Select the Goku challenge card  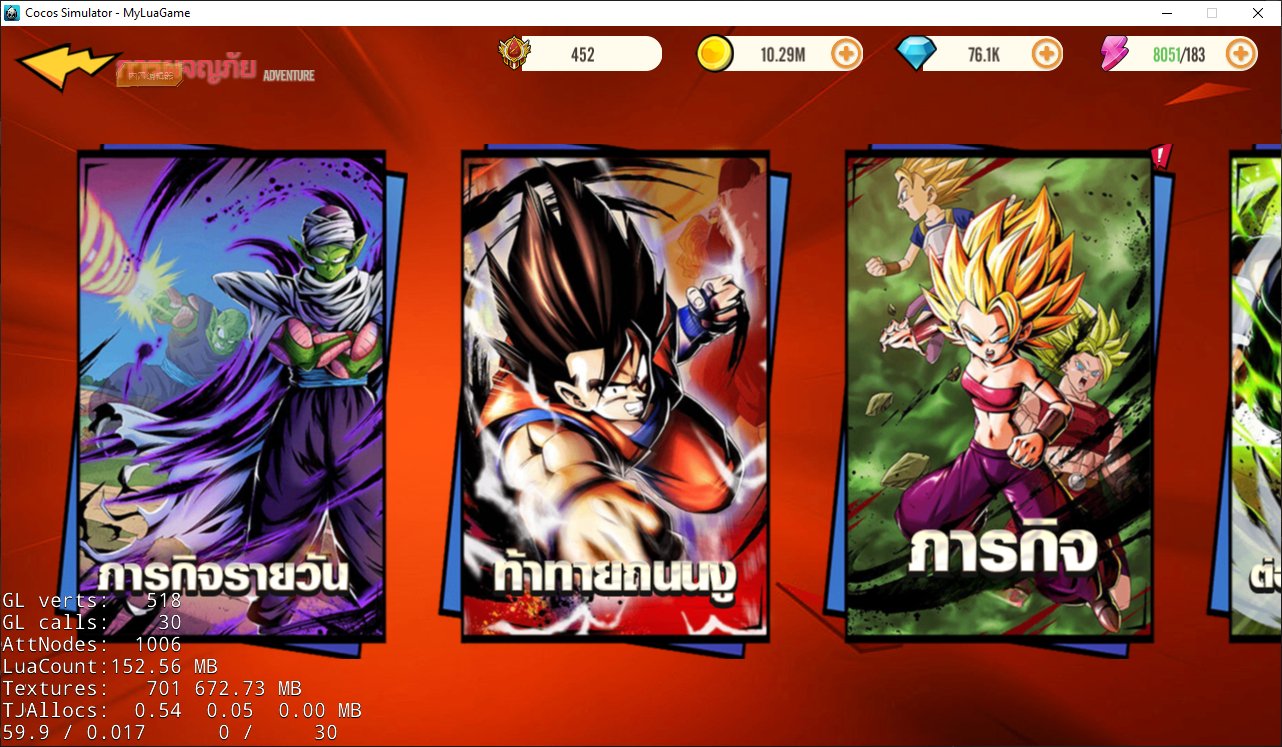615,395
